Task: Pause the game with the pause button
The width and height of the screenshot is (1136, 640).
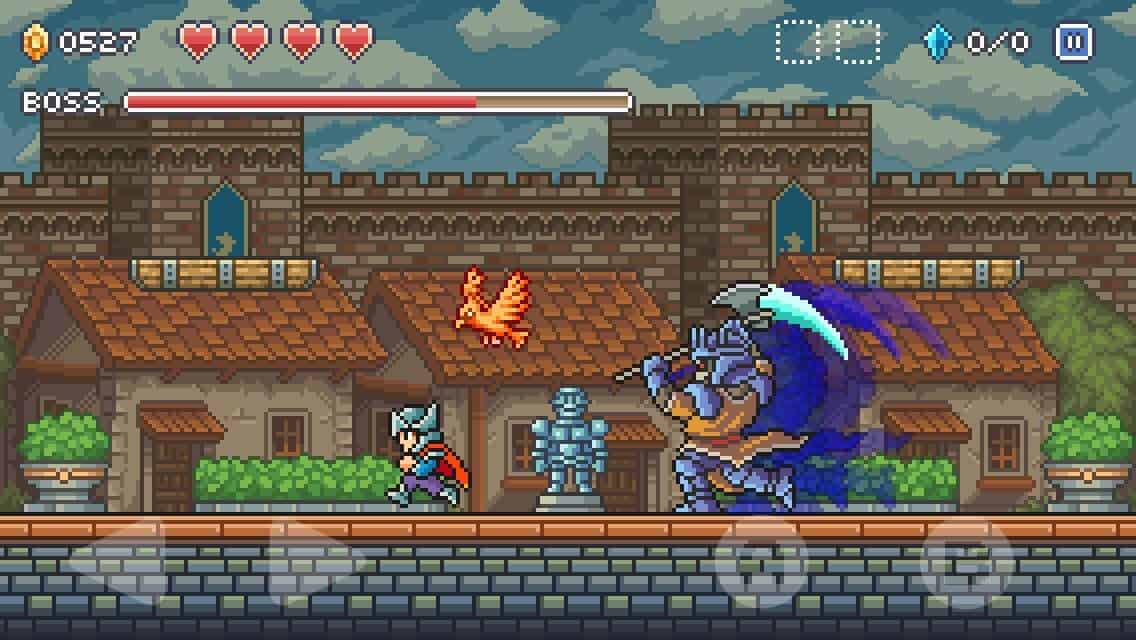Action: [x=1073, y=42]
